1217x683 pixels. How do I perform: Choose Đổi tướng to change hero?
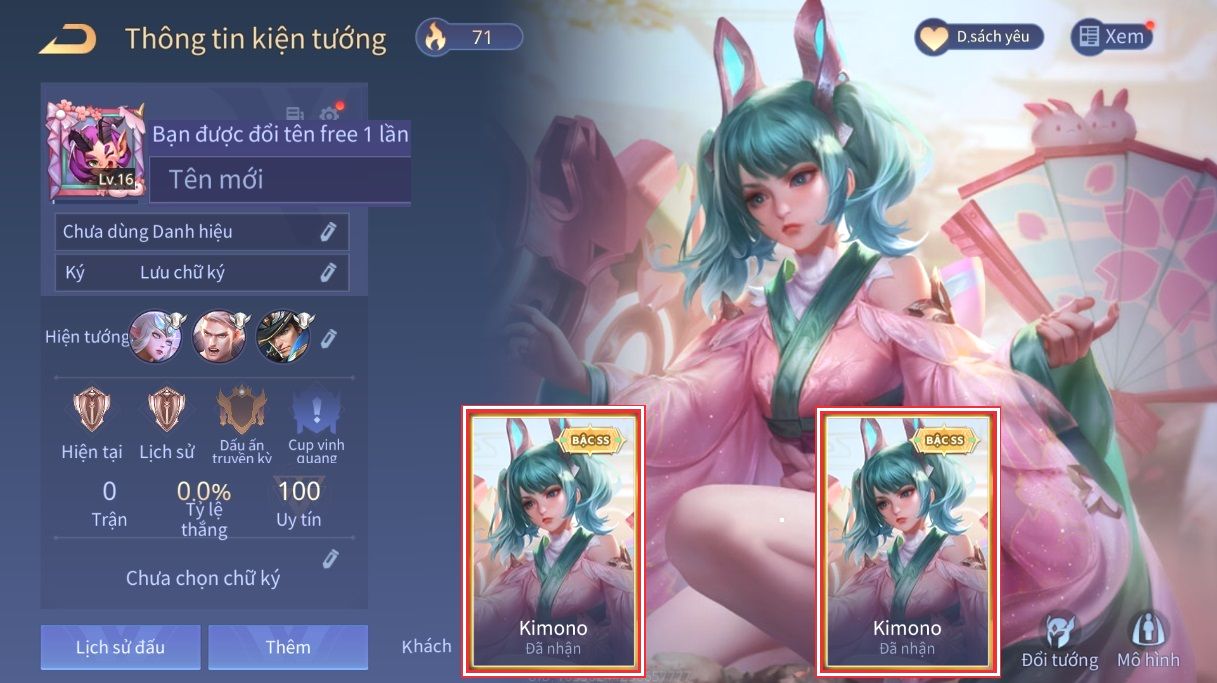[x=1059, y=641]
